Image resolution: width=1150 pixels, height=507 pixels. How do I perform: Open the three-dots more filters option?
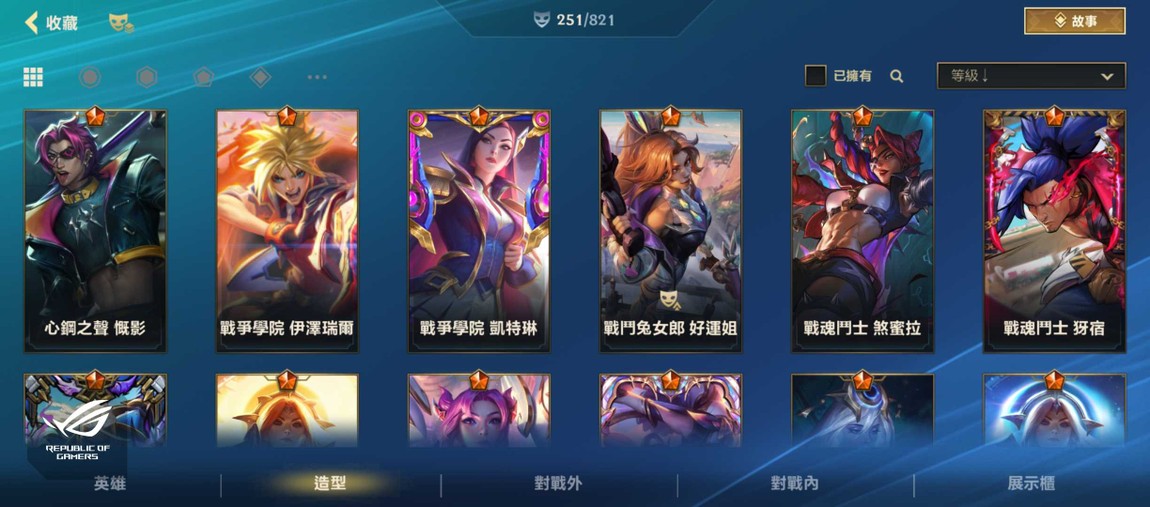(x=317, y=77)
